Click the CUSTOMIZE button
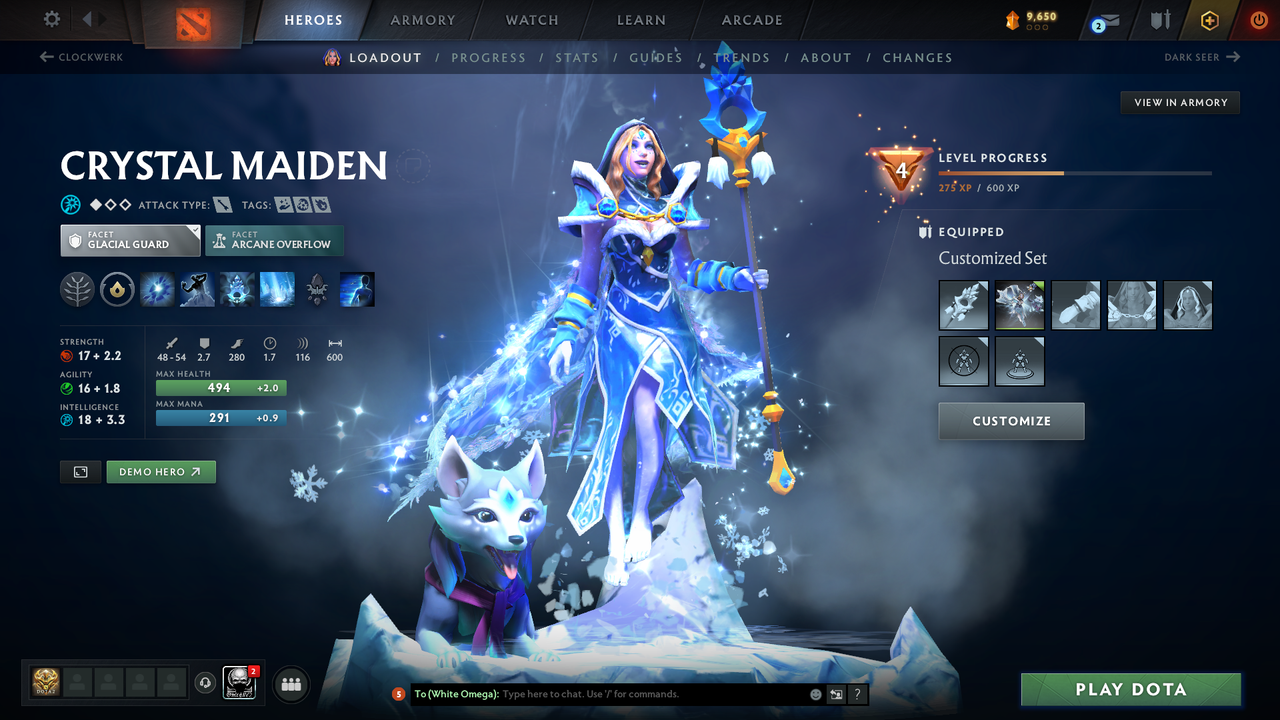1280x720 pixels. coord(1011,420)
